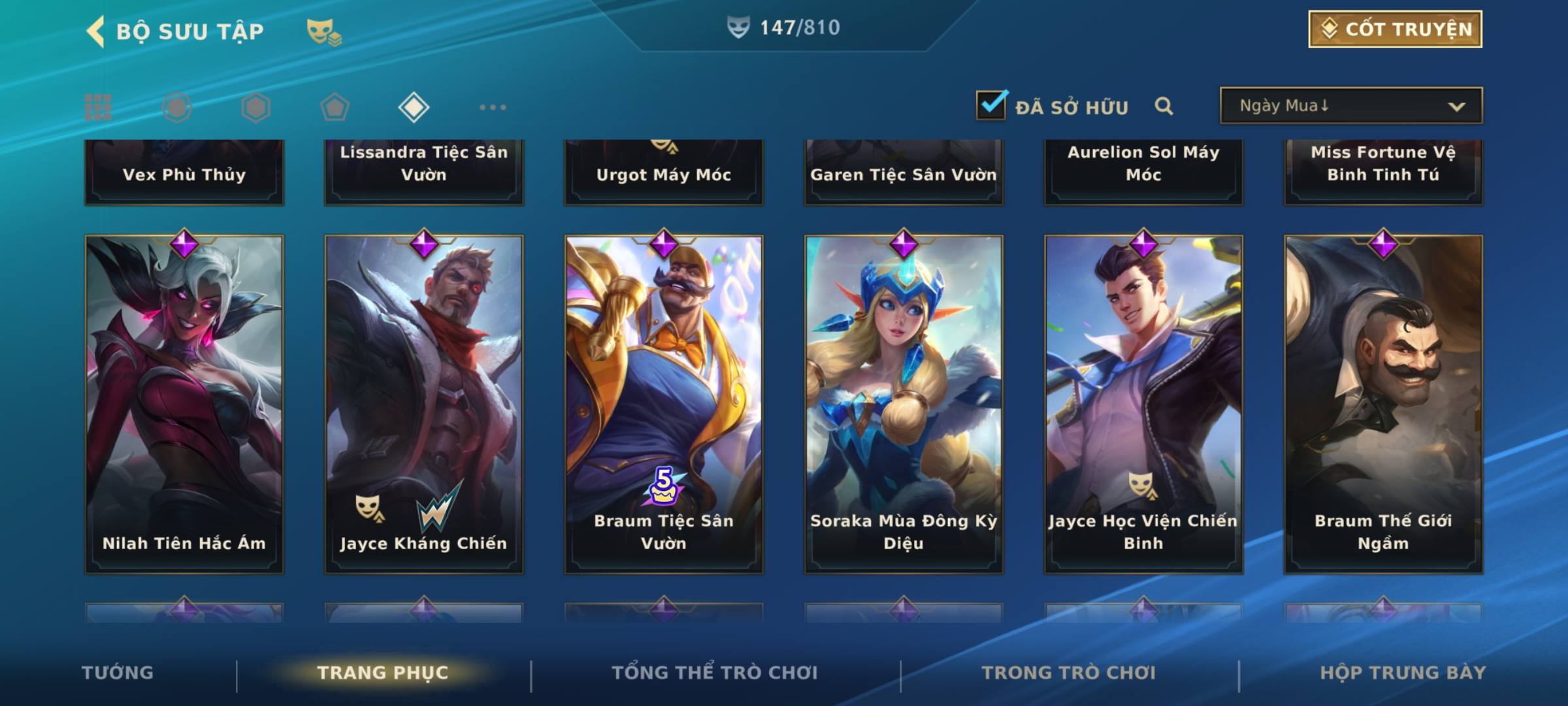The image size is (1568, 706).
Task: Select the grid all-skins filter icon
Action: pyautogui.click(x=98, y=107)
